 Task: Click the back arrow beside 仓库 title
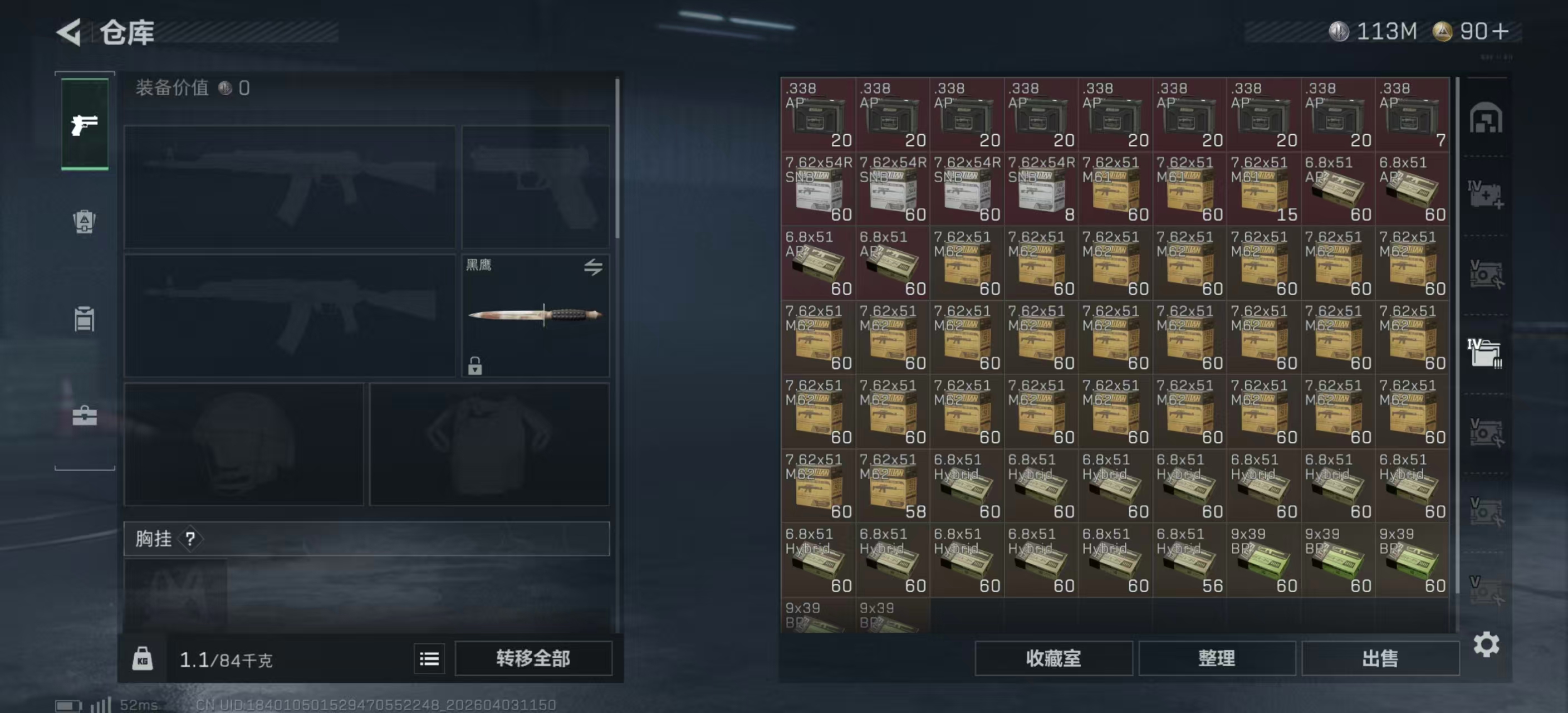click(x=69, y=32)
